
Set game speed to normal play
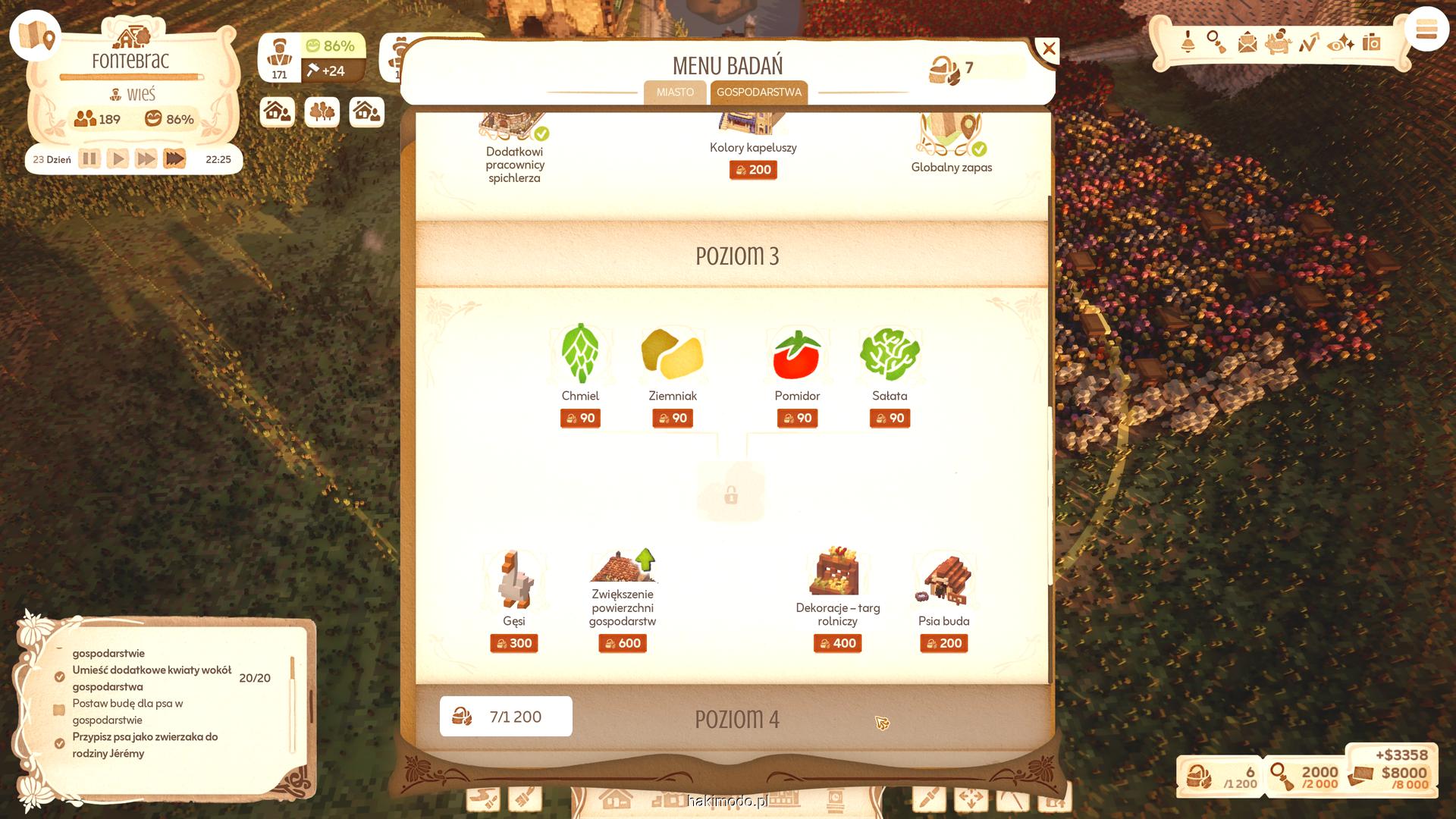pos(118,159)
